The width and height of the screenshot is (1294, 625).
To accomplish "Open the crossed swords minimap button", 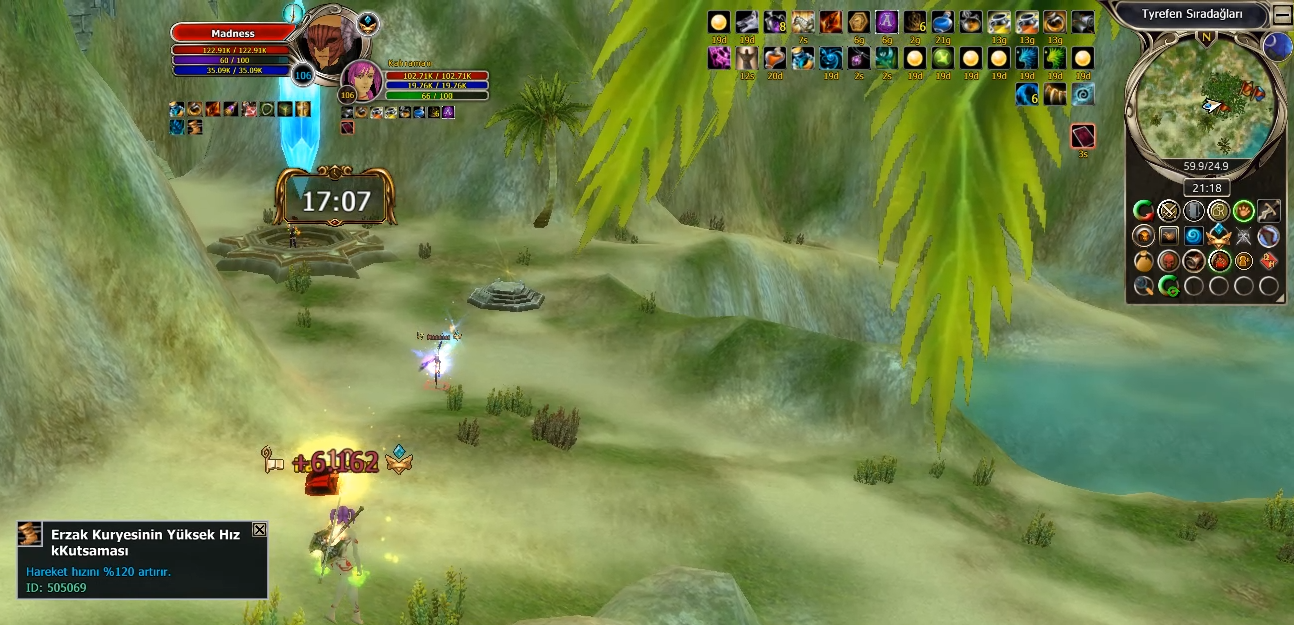I will (1168, 211).
